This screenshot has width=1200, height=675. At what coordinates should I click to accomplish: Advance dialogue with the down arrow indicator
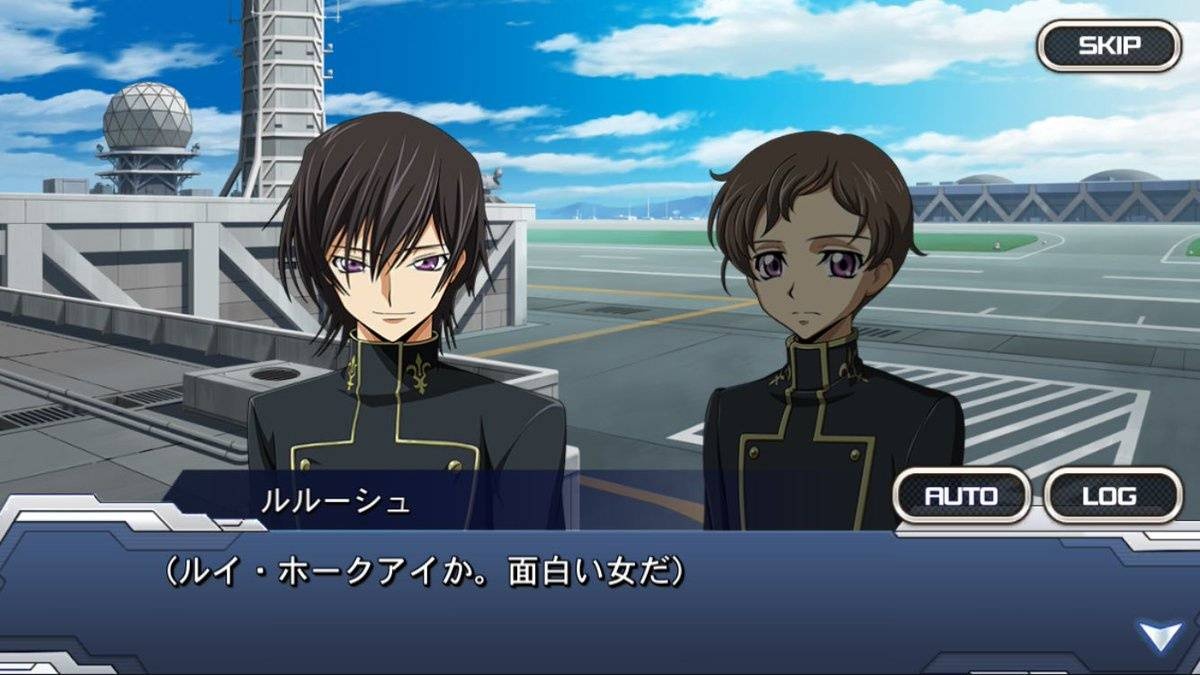point(1160,636)
